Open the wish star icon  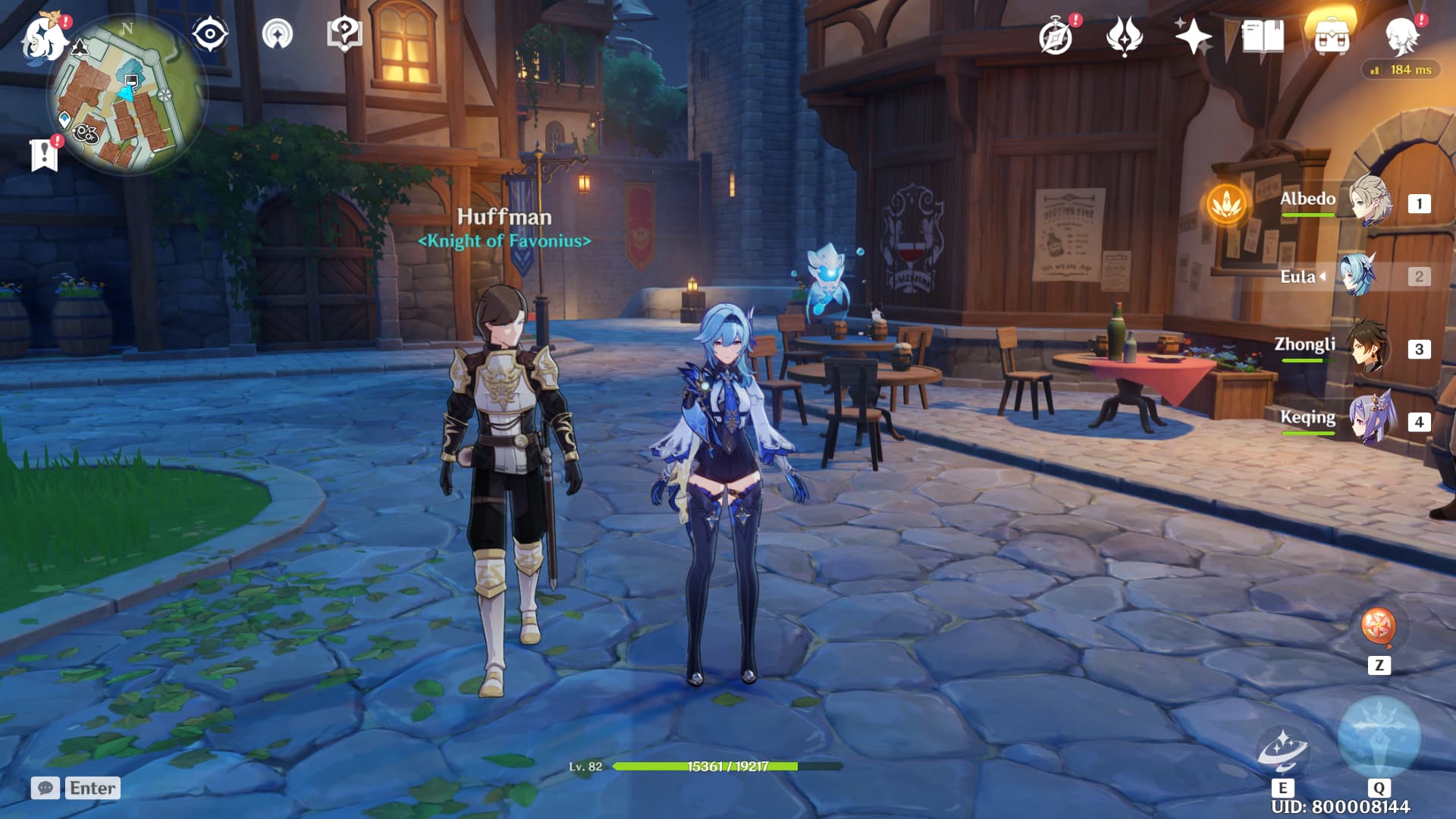point(1193,36)
